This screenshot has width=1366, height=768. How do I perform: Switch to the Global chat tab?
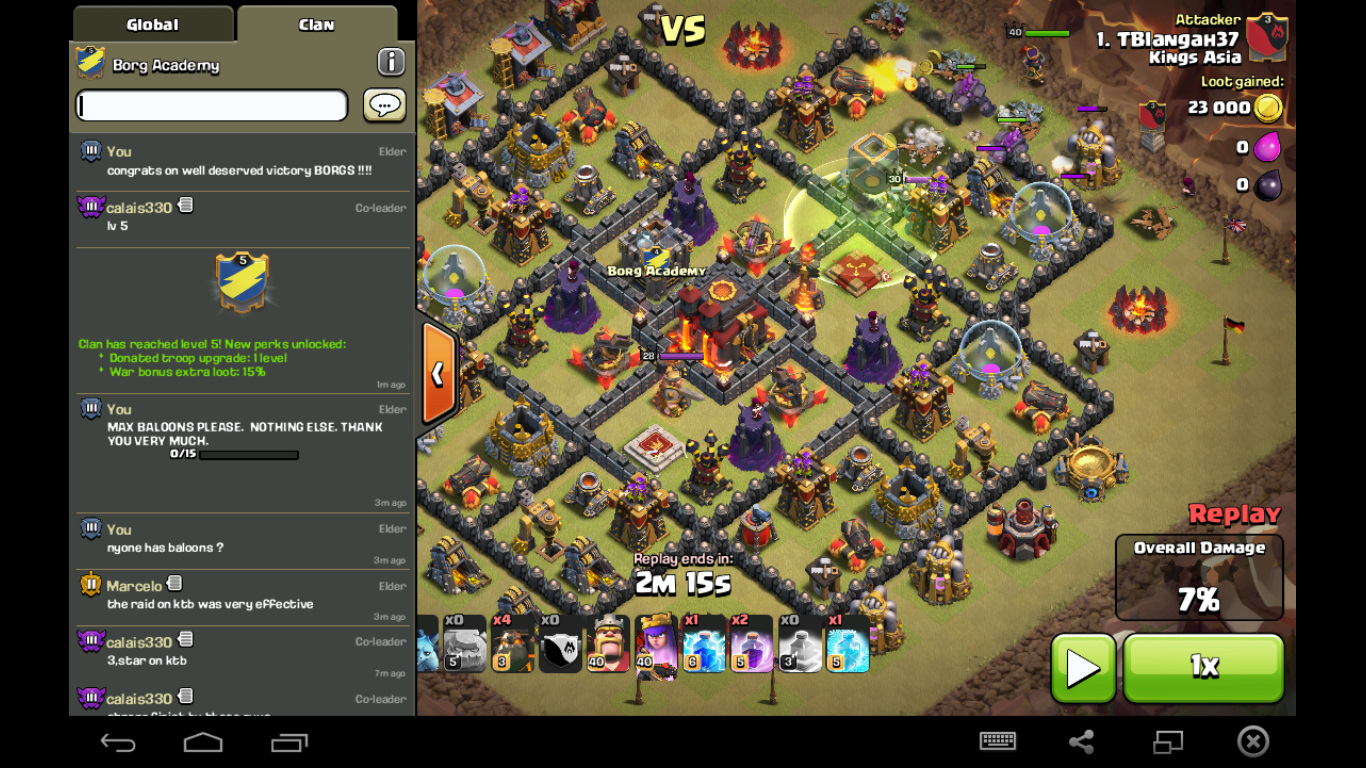151,24
